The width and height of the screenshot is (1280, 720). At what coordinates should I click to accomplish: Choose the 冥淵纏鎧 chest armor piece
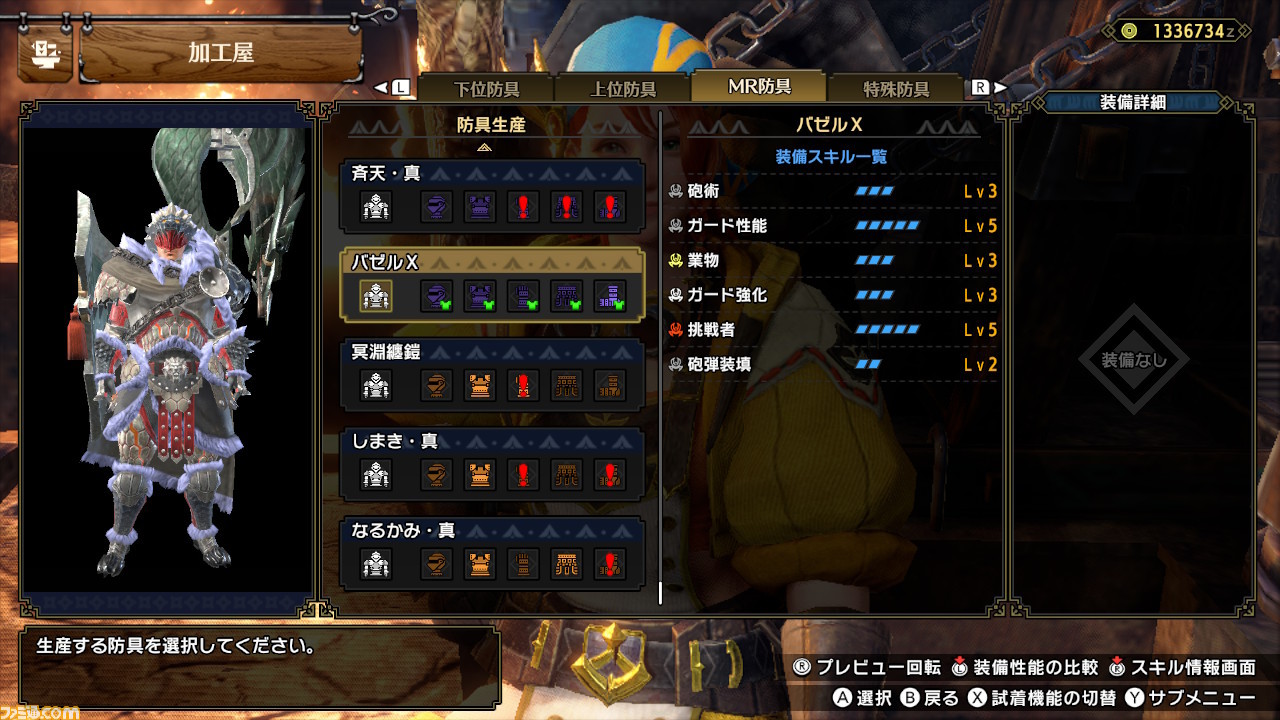point(480,386)
